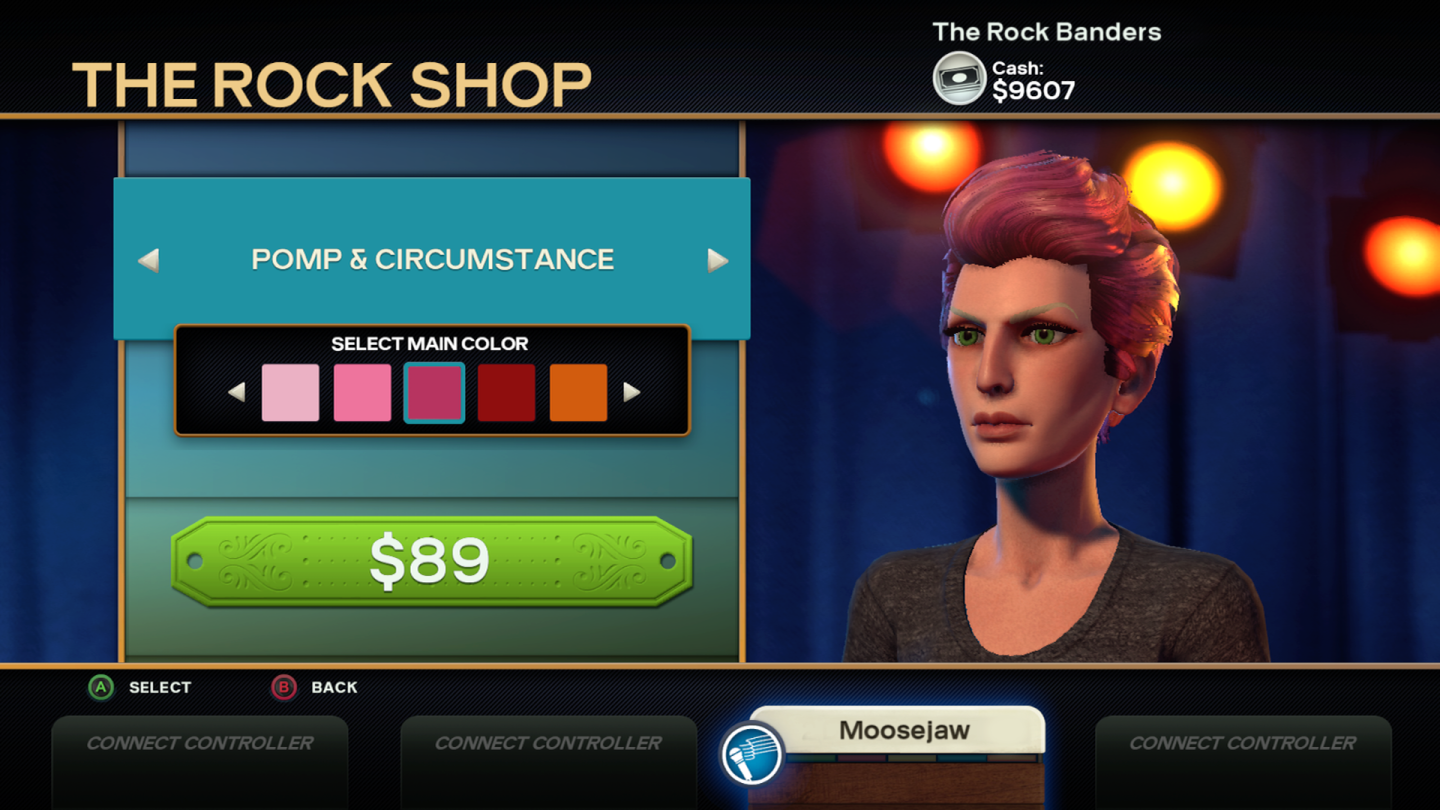The image size is (1440, 810).
Task: Pick the light pink color swatch
Action: pos(290,391)
